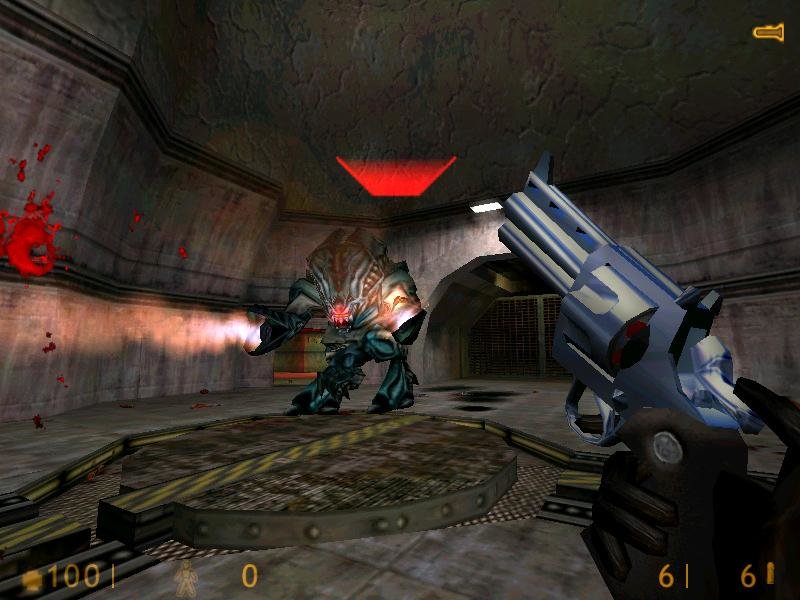The height and width of the screenshot is (600, 800).
Task: Toggle the flashlight icon
Action: [768, 33]
